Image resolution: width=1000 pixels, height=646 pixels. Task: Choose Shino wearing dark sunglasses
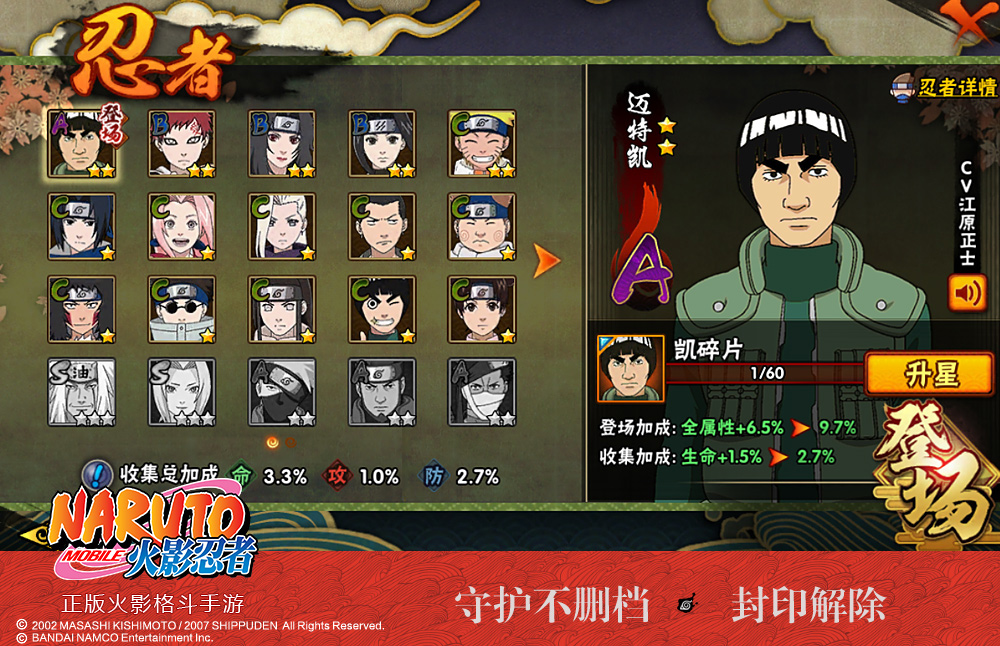(x=182, y=310)
